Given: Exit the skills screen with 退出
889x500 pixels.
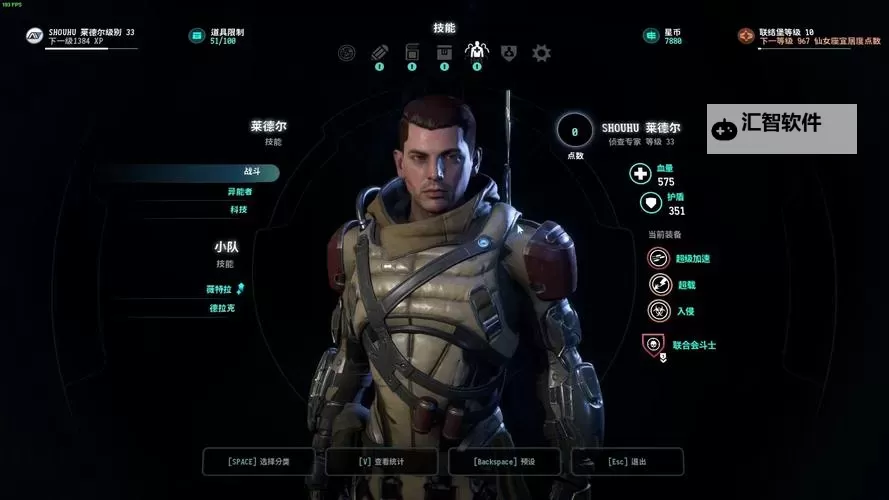Looking at the screenshot, I should coord(627,461).
